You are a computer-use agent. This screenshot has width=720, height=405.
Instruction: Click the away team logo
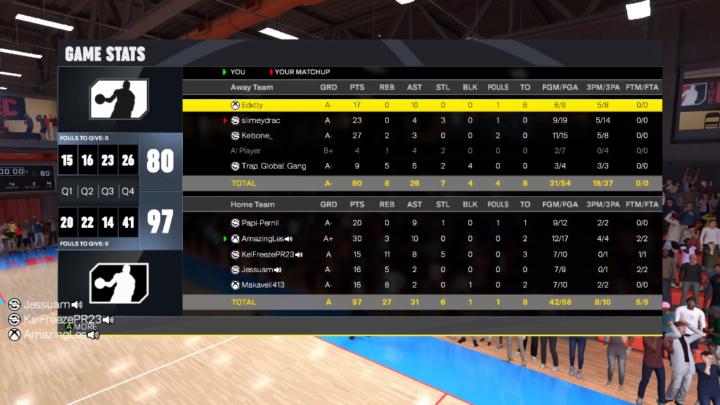click(119, 100)
